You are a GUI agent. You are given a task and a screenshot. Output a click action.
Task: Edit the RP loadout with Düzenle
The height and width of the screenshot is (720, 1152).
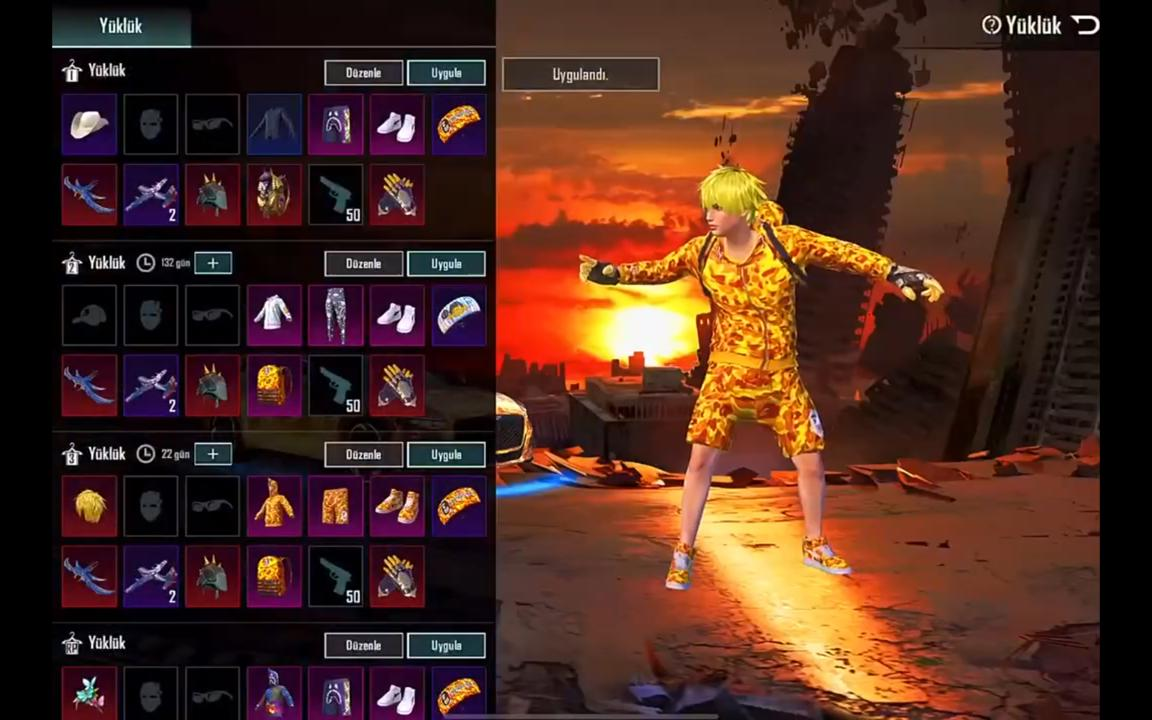tap(364, 645)
